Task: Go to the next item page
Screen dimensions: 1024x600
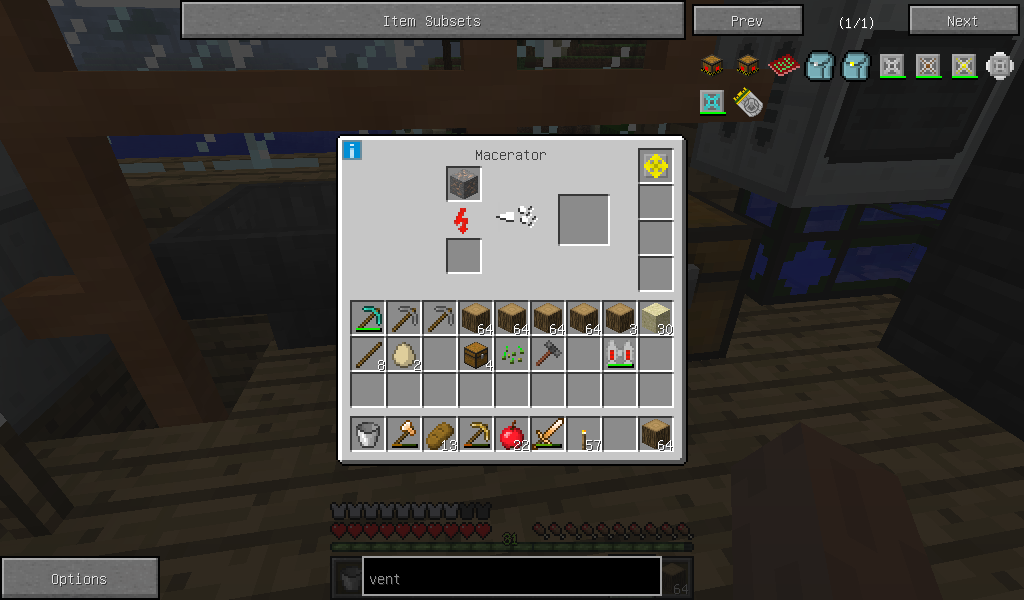Action: 961,20
